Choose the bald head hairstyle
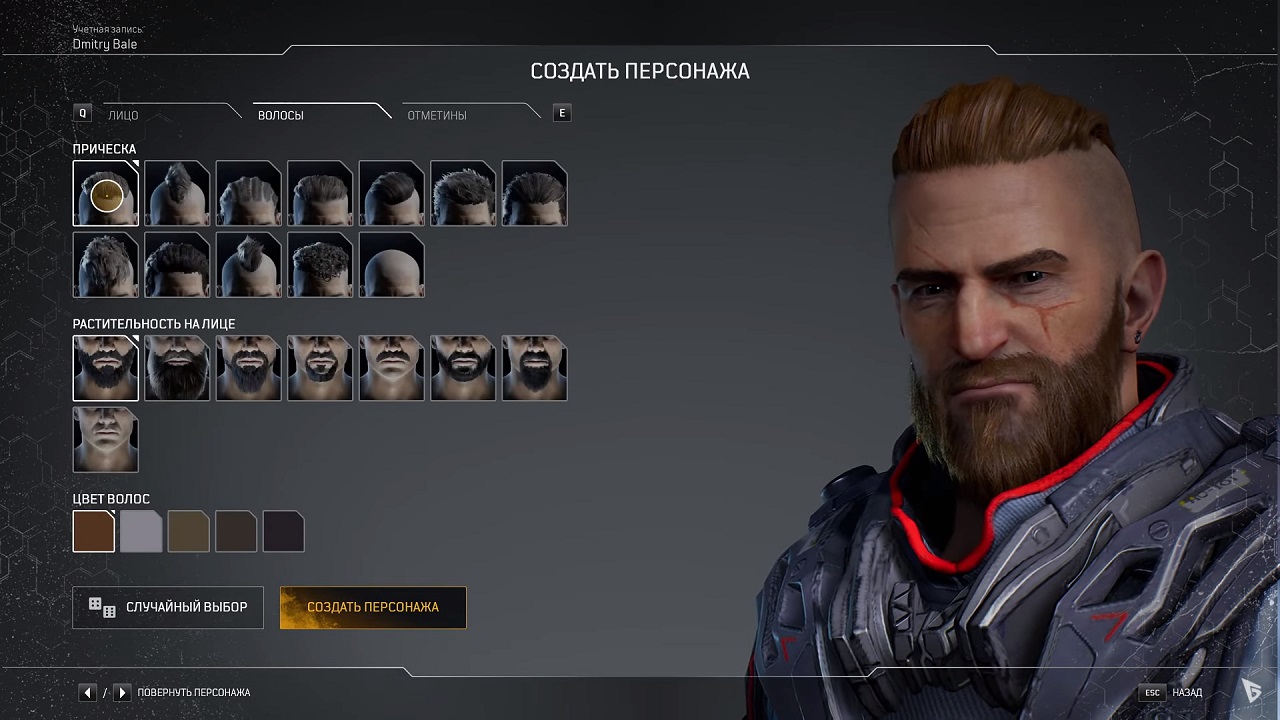1280x720 pixels. tap(392, 265)
